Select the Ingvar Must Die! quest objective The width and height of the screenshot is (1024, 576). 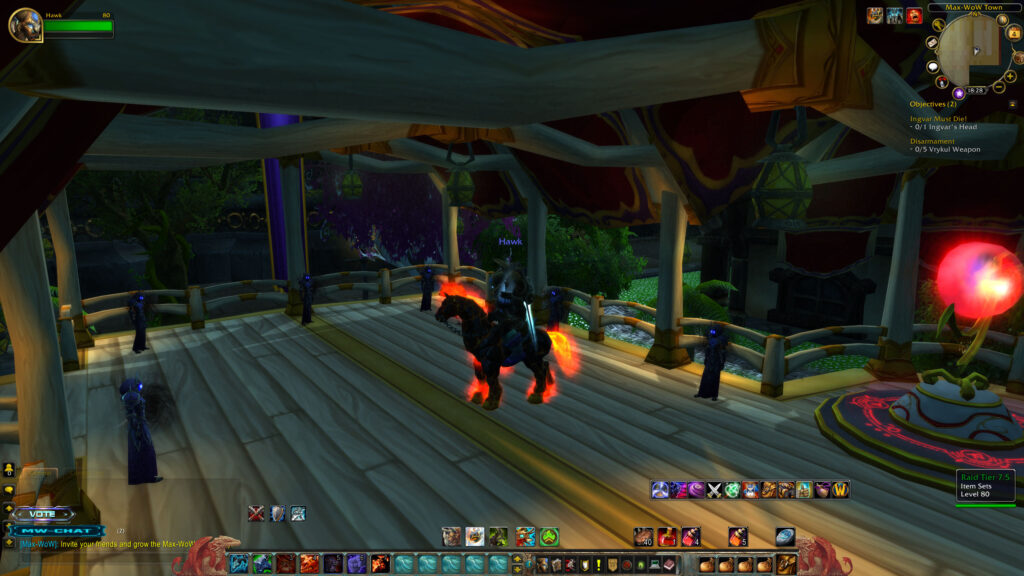coord(939,118)
